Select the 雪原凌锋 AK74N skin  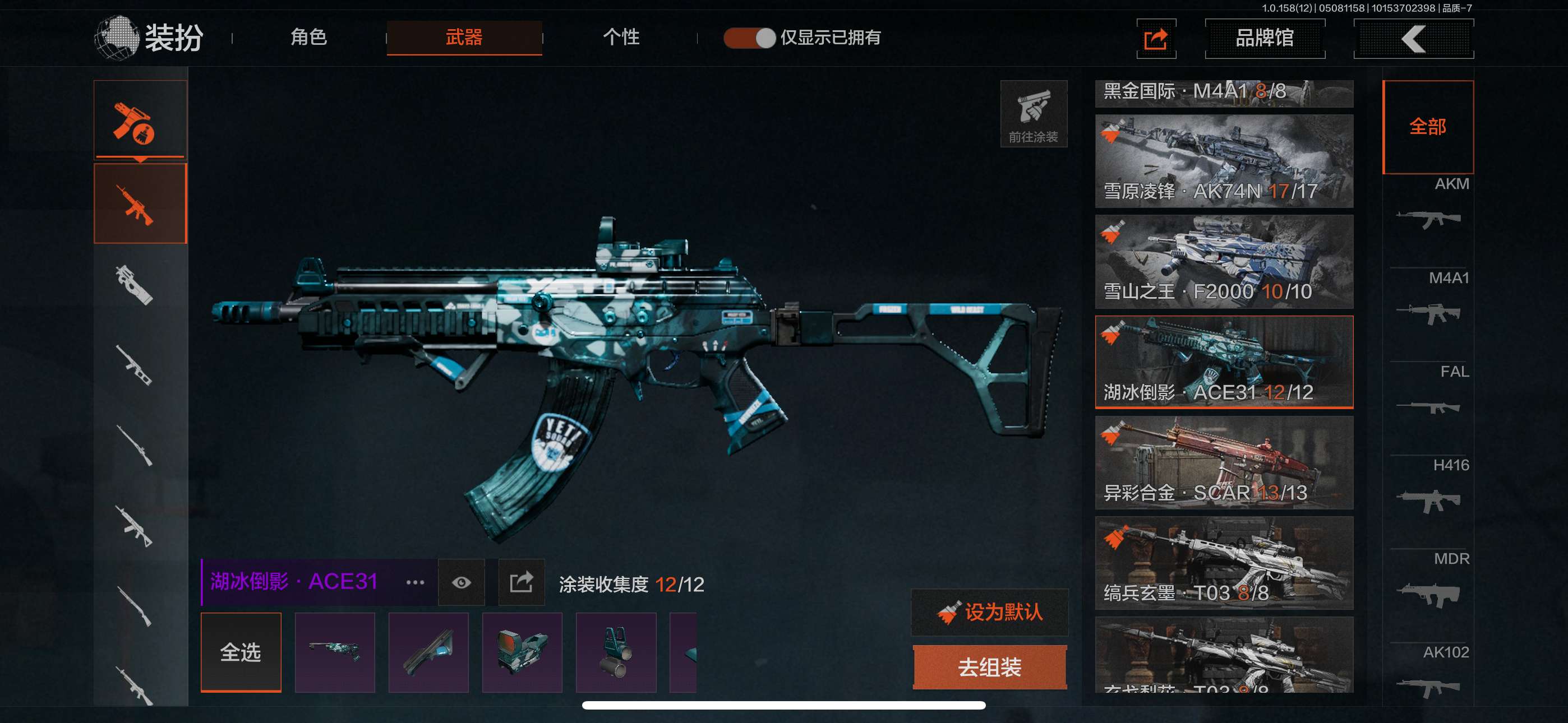click(x=1224, y=161)
